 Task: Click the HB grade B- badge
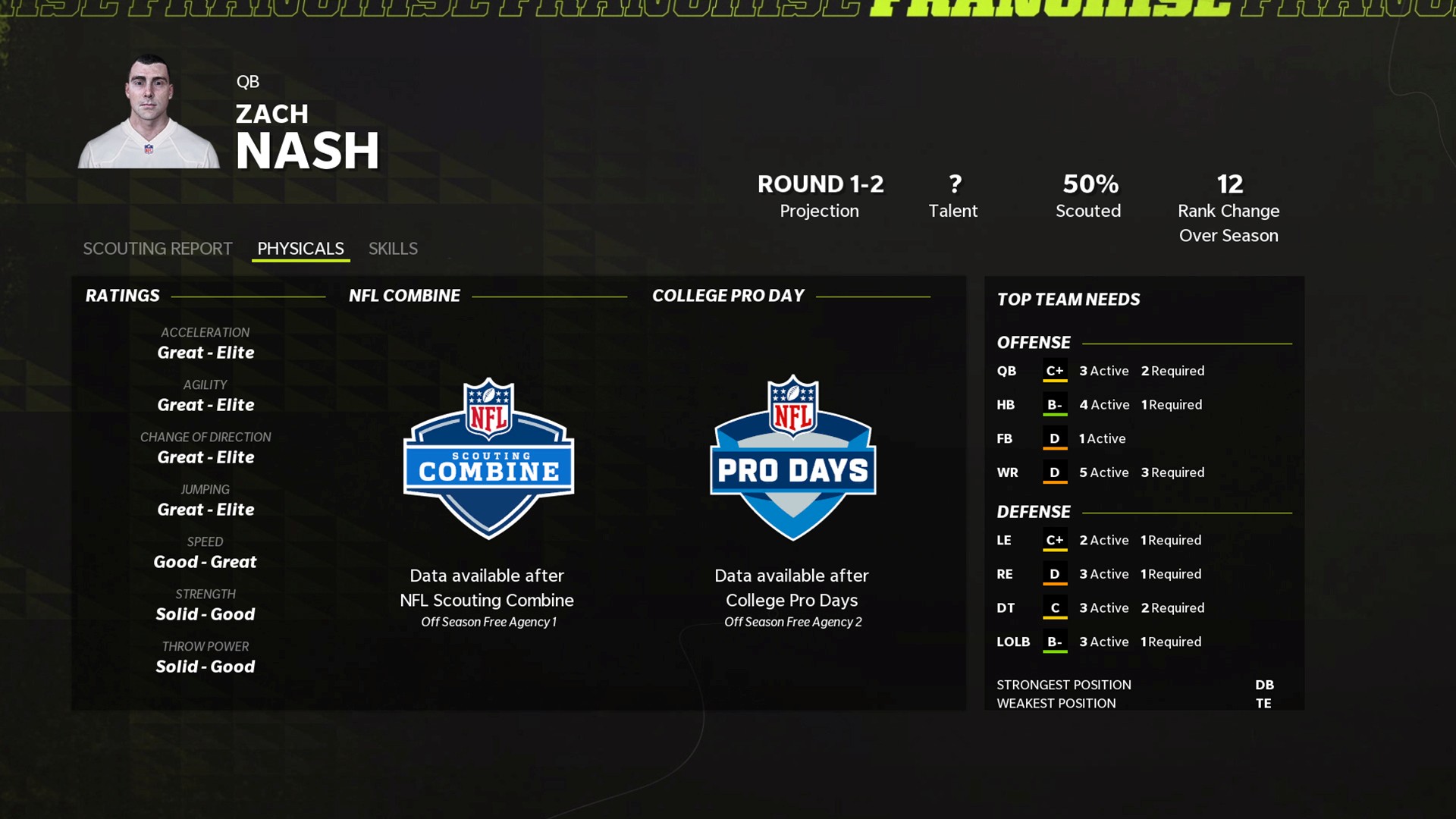coord(1055,404)
